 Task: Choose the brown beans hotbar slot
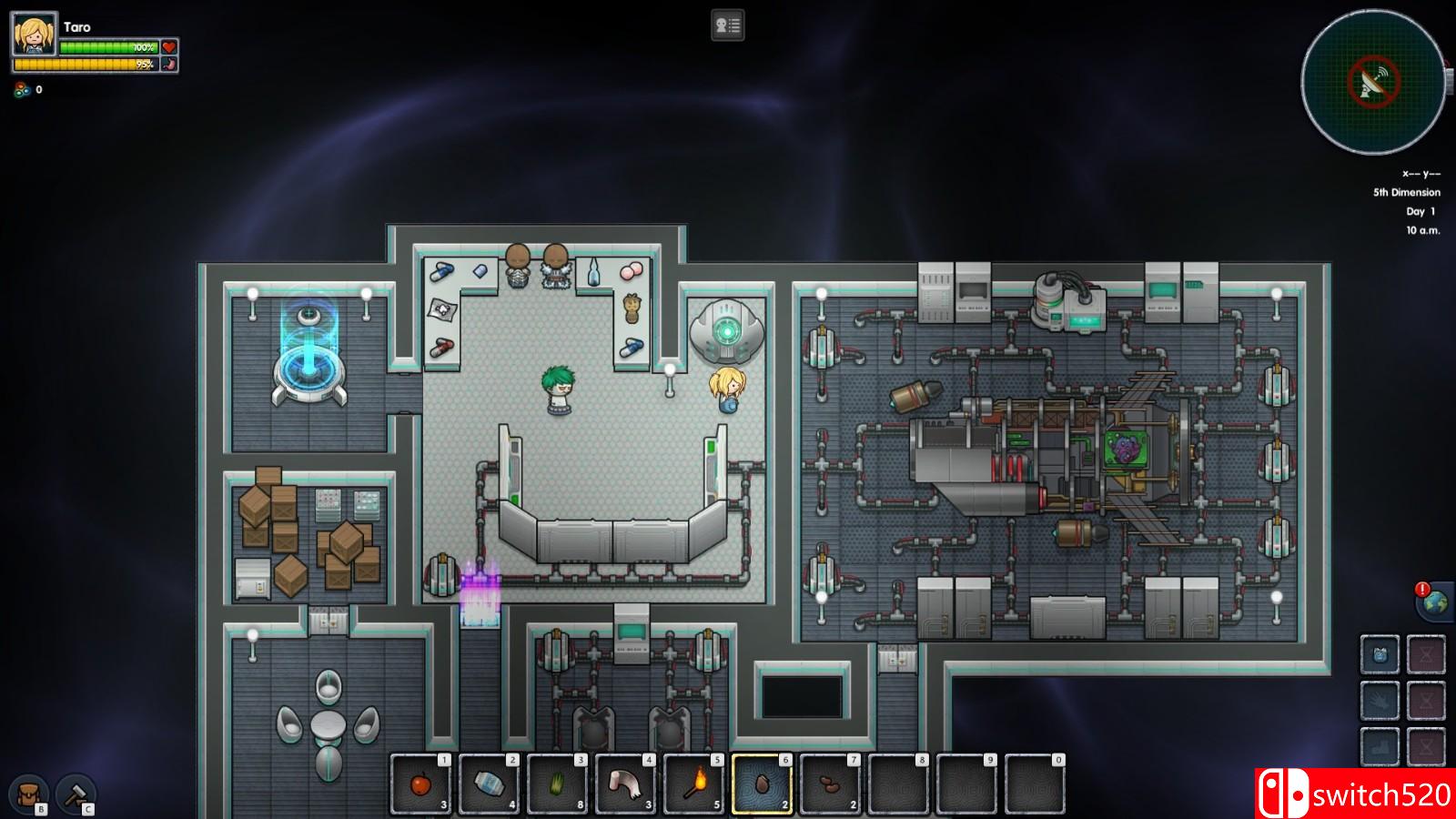(830, 784)
